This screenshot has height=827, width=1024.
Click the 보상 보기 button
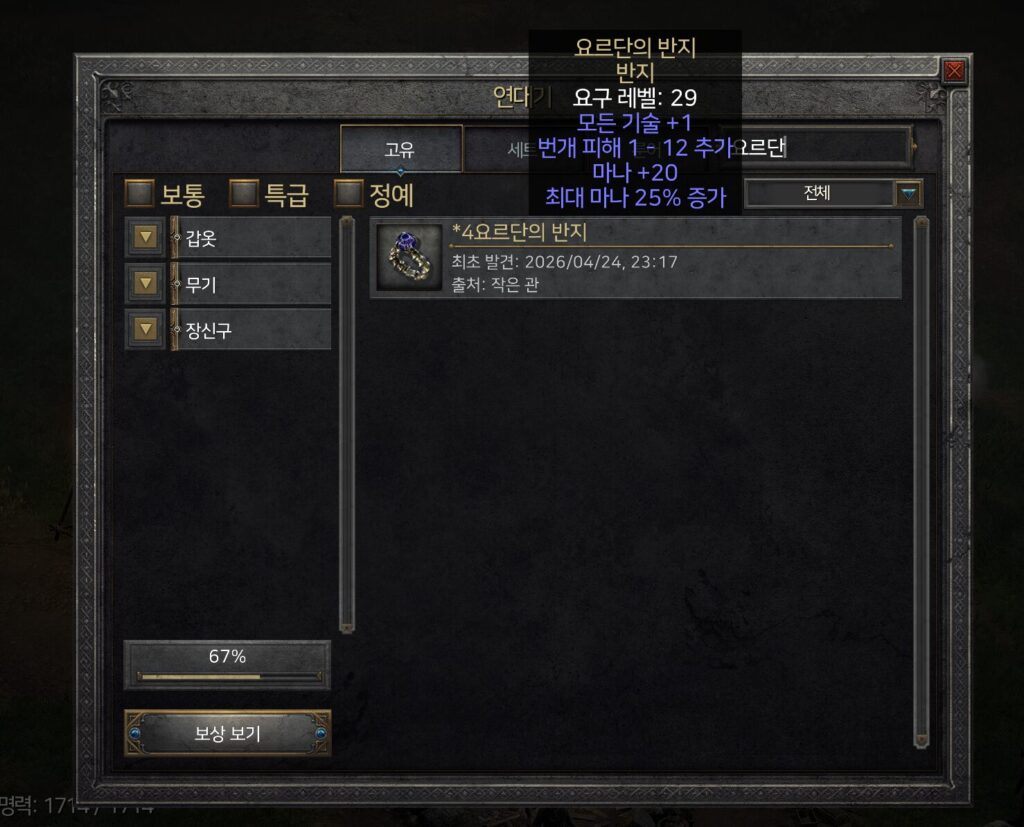click(x=227, y=734)
